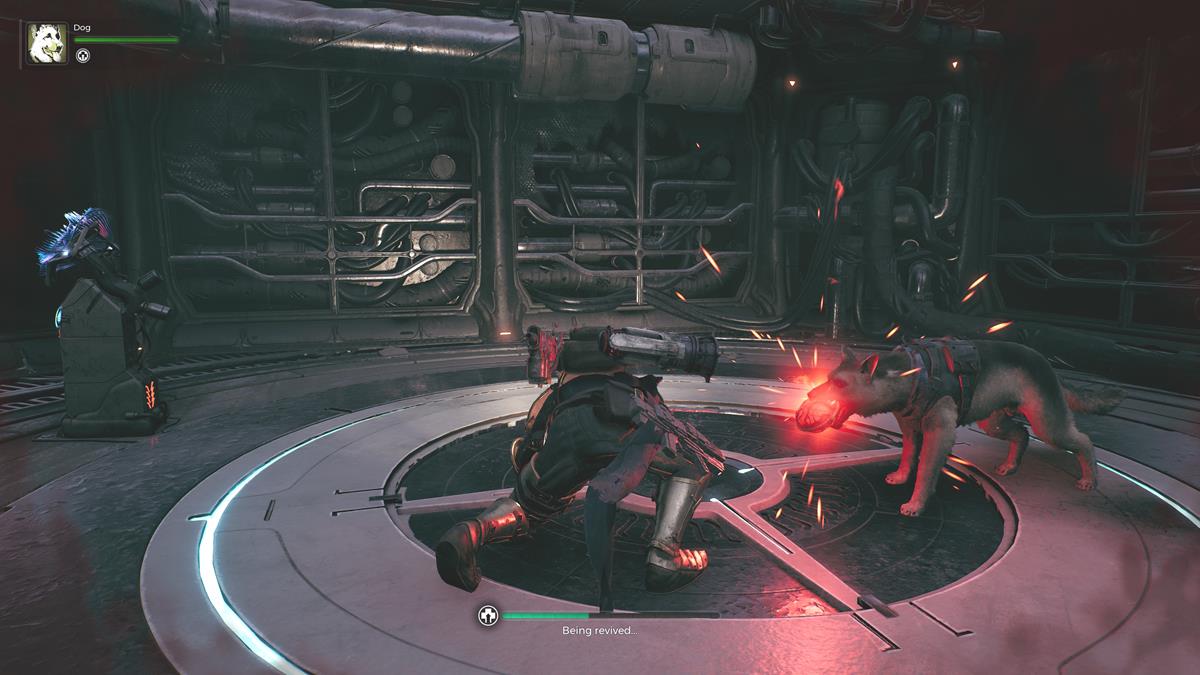The width and height of the screenshot is (1200, 675).
Task: Click the revive icon beside the progress bar
Action: [x=488, y=616]
